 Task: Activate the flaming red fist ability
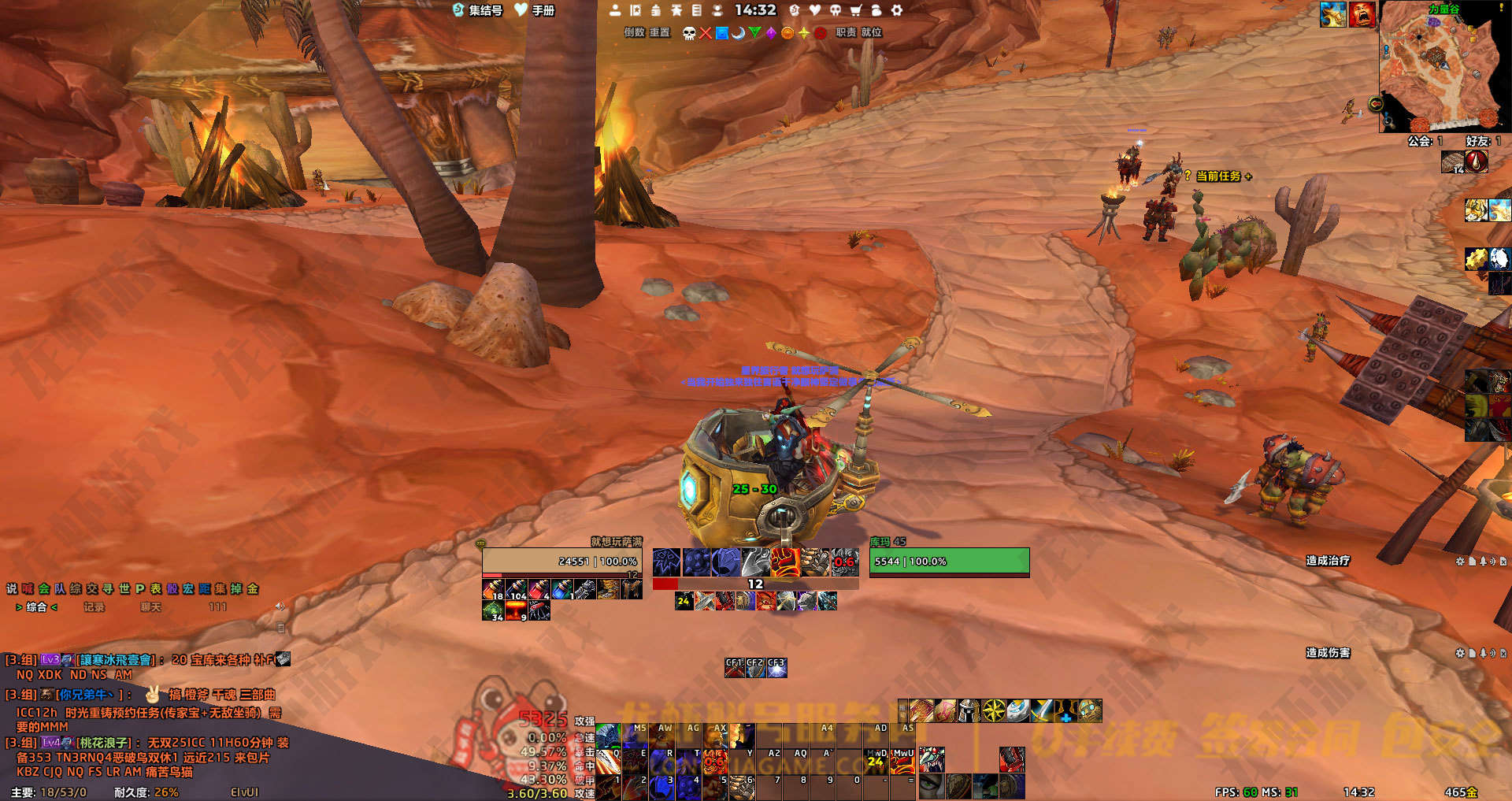785,562
